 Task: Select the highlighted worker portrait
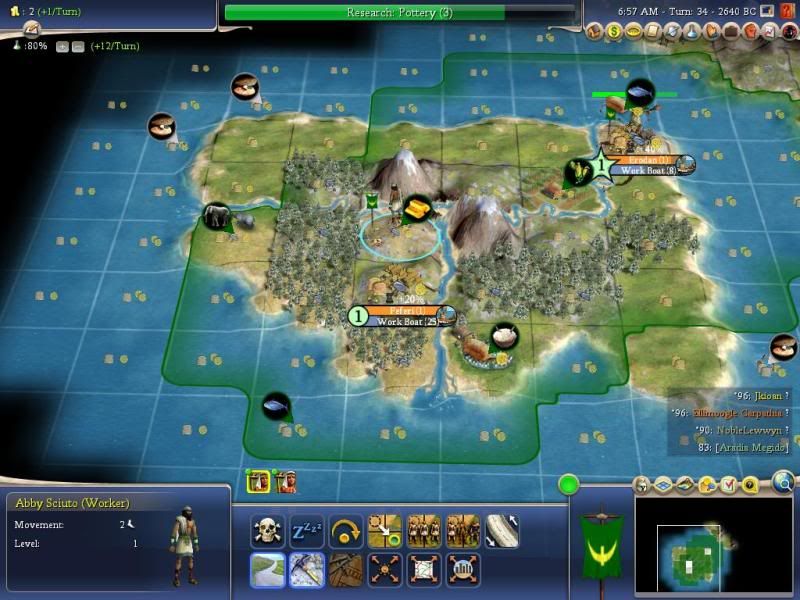(258, 482)
